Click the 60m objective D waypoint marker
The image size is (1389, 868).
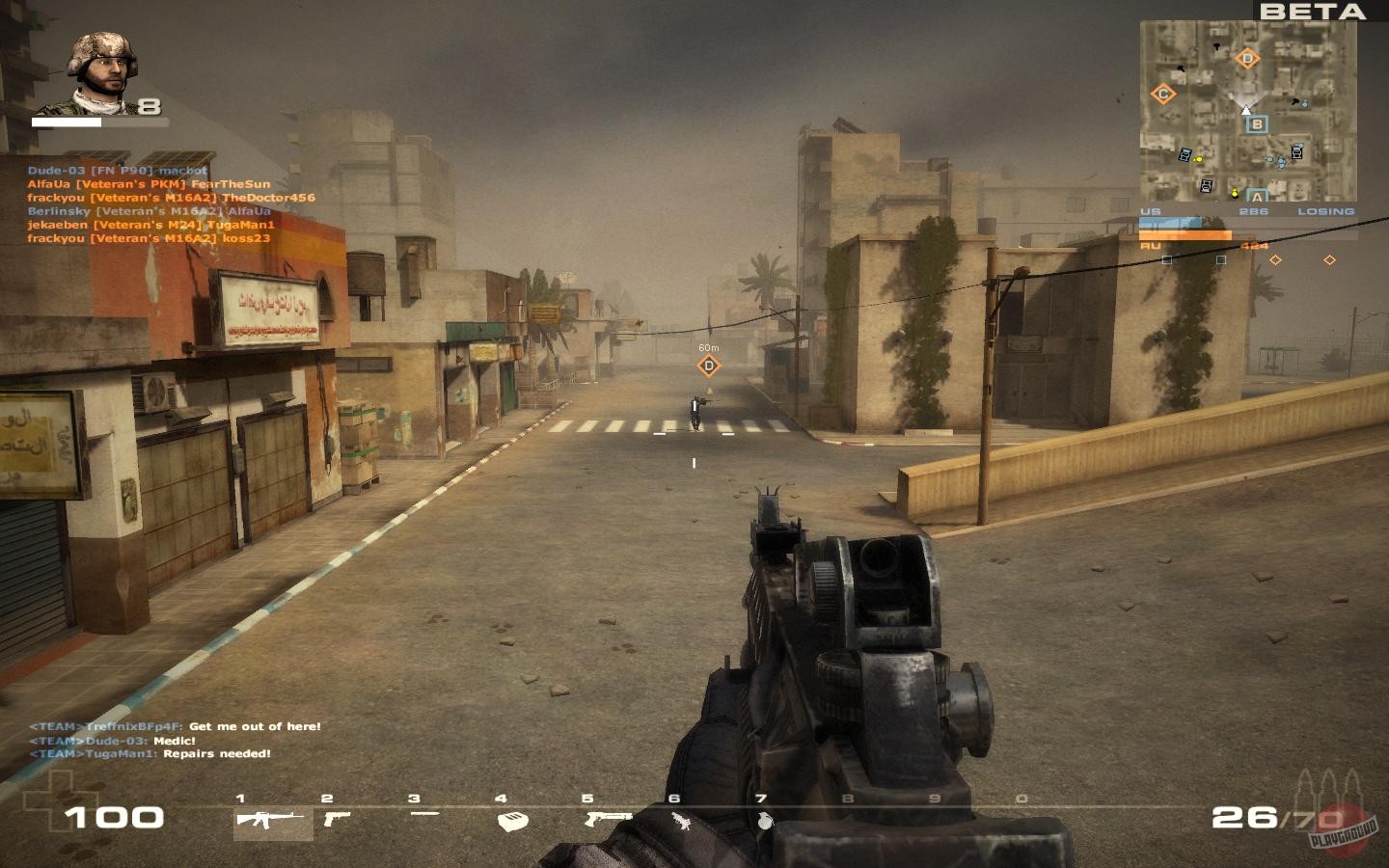coord(710,366)
